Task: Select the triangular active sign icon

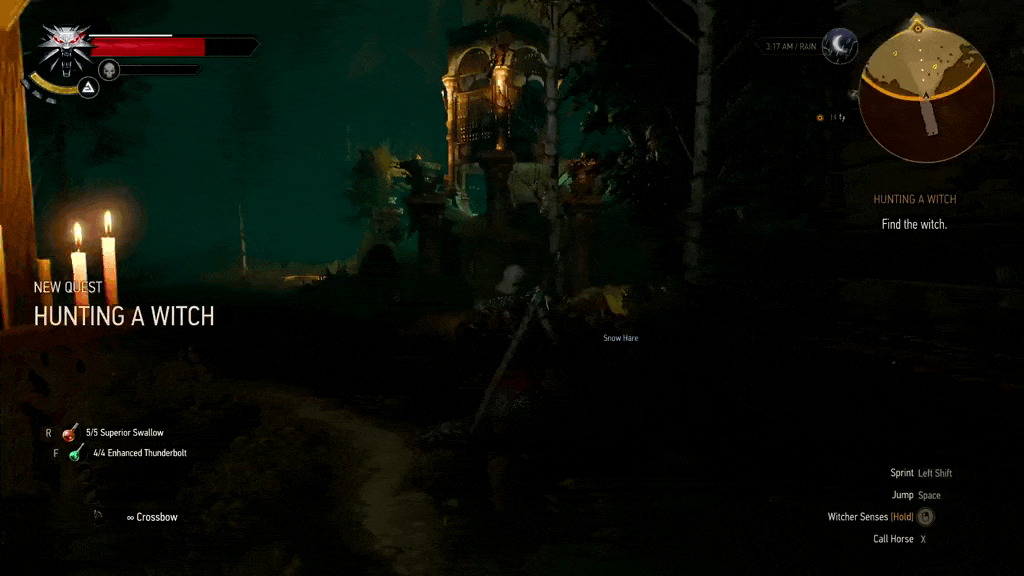Action: pyautogui.click(x=88, y=88)
